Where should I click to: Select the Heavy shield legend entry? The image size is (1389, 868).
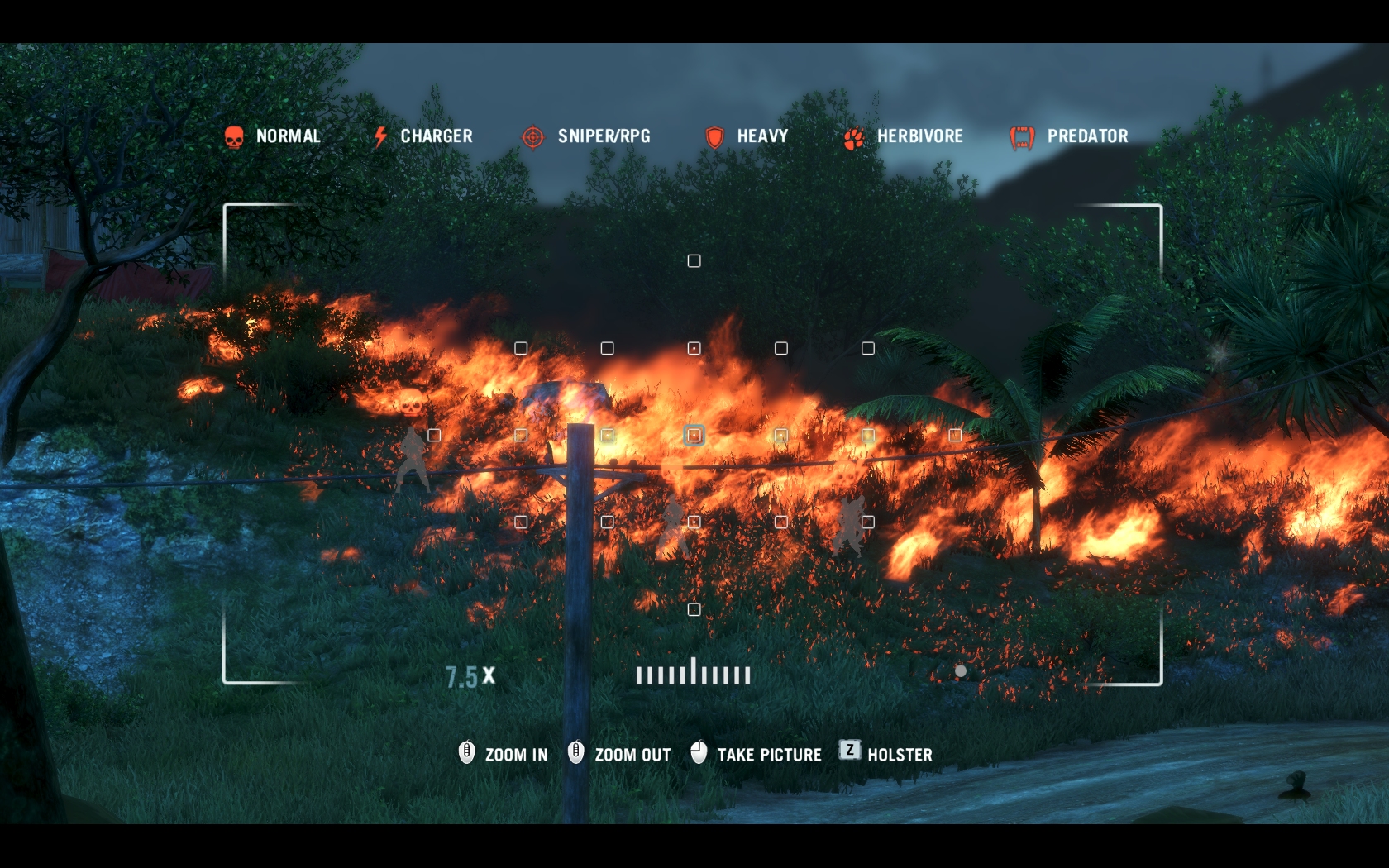pyautogui.click(x=746, y=136)
